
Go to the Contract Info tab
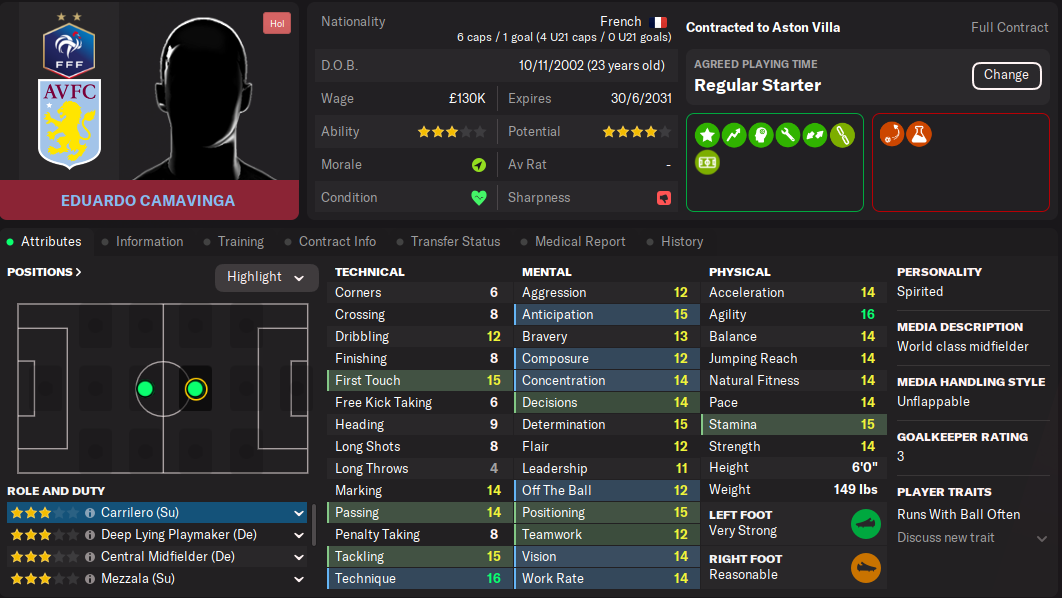tap(337, 241)
